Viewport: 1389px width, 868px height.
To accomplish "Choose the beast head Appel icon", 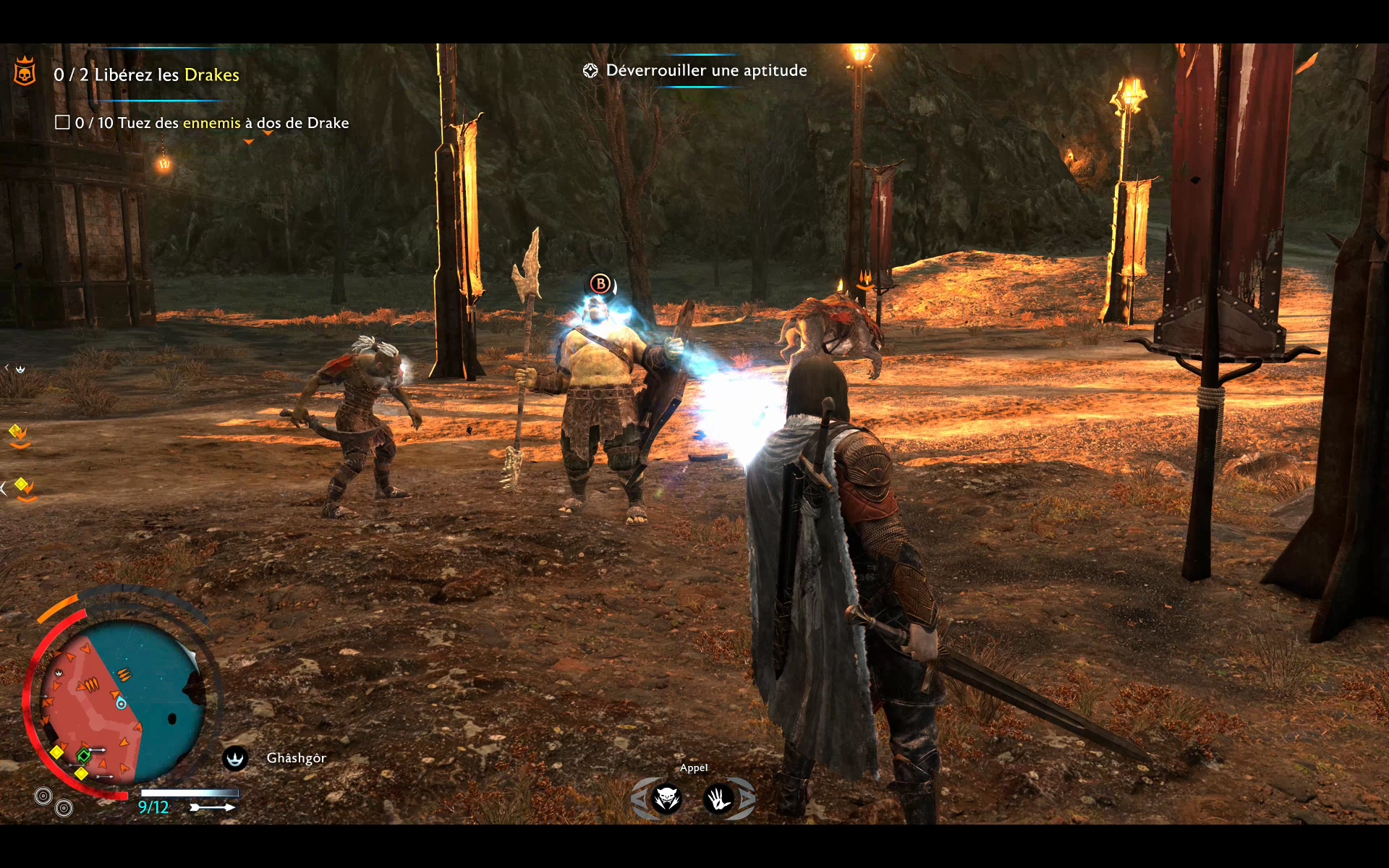I will pos(666,799).
